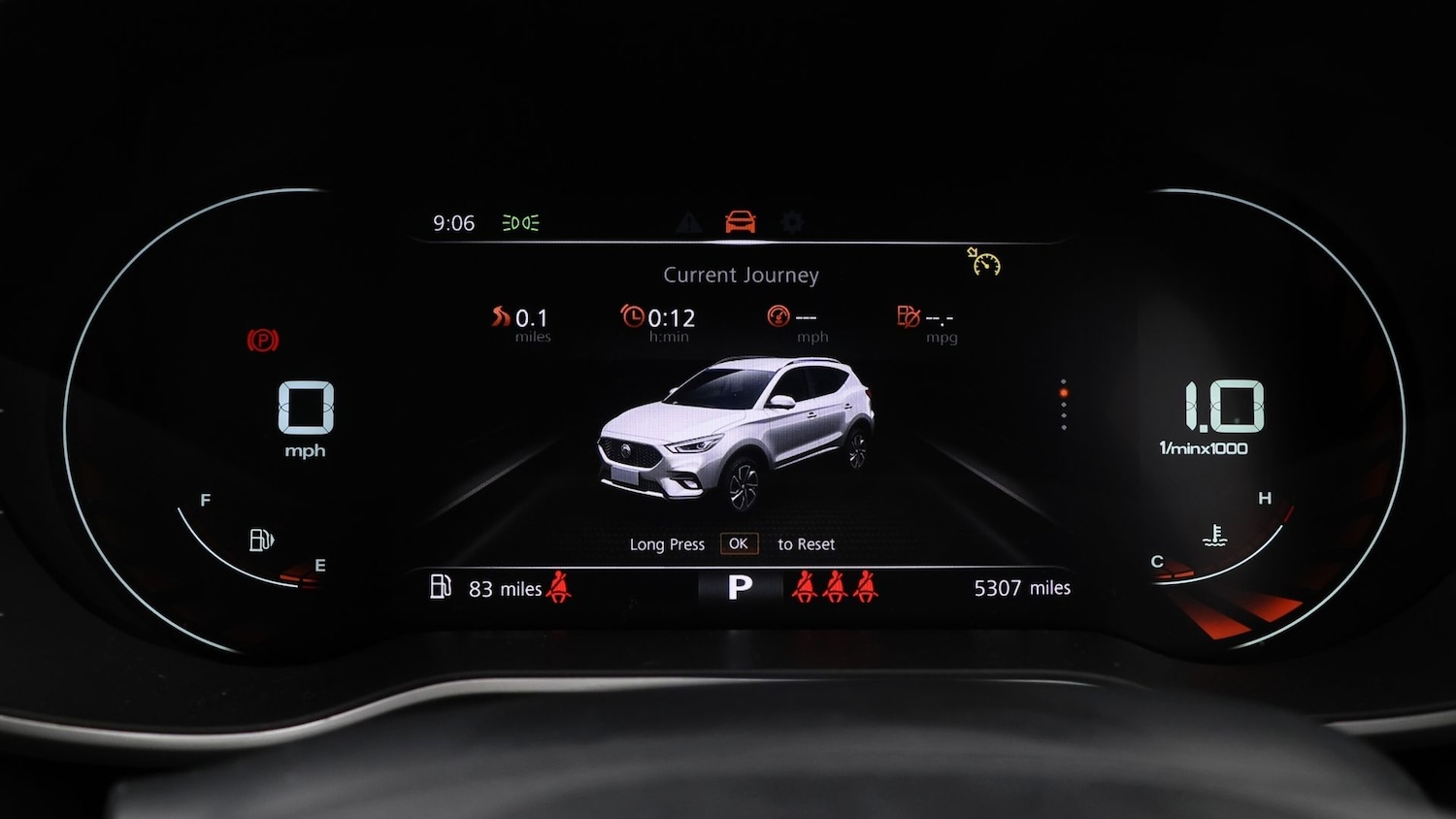The width and height of the screenshot is (1456, 819).
Task: Switch to the warning triangle tab
Action: 688,223
